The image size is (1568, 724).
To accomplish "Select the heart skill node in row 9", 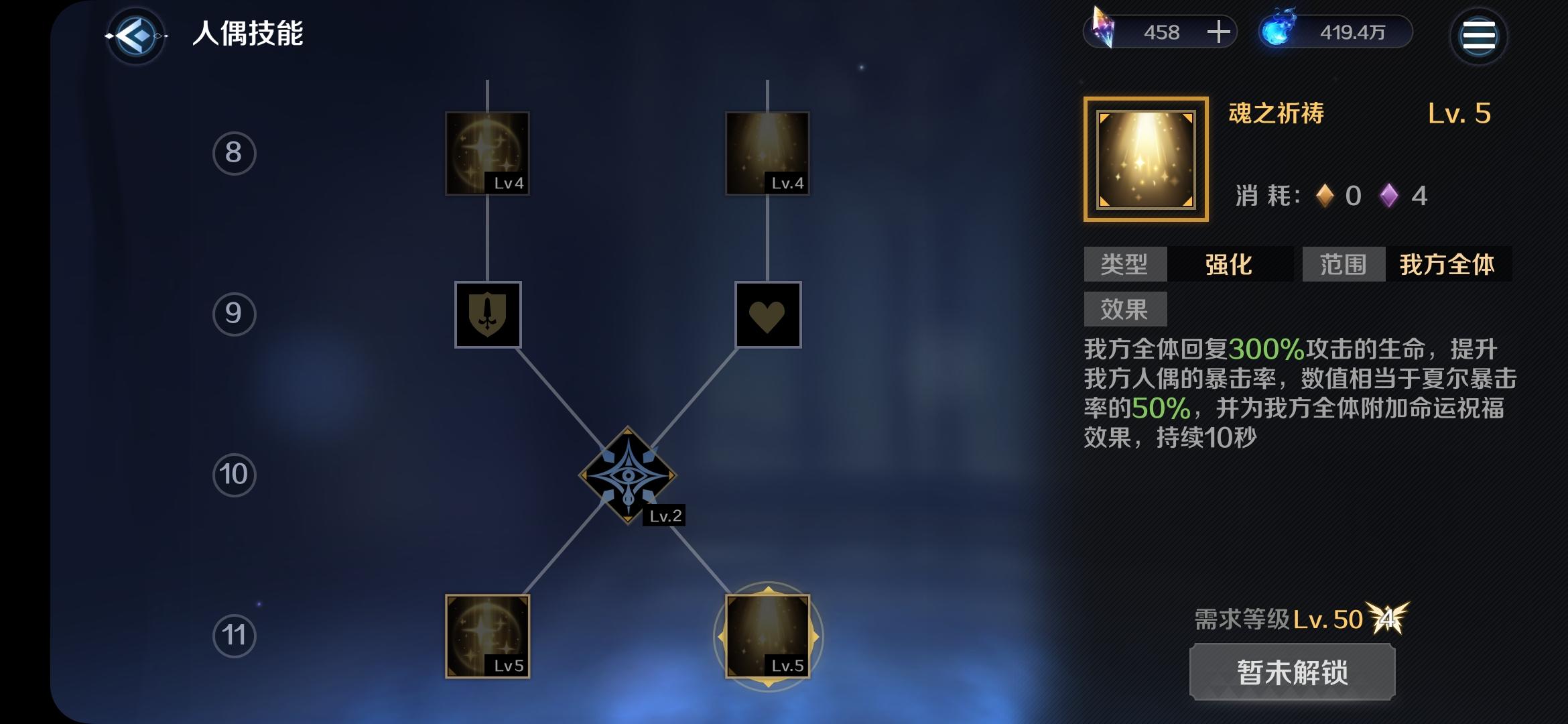I will pos(767,315).
